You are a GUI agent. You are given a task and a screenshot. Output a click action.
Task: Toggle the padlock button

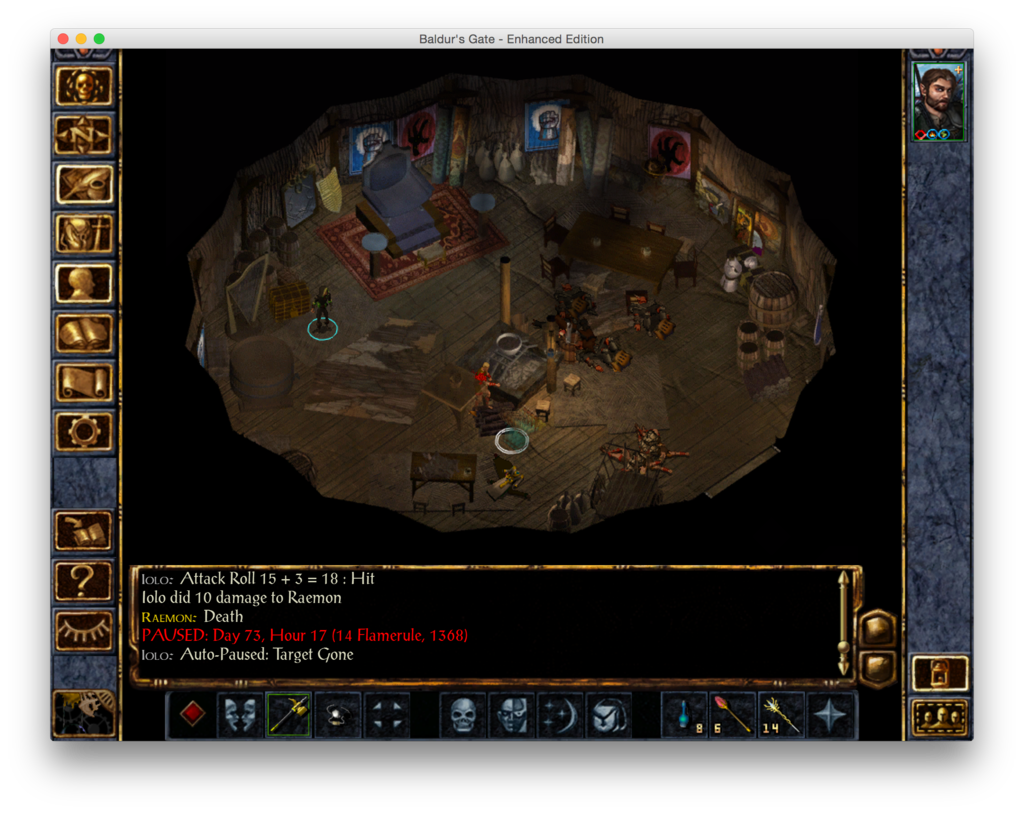click(x=940, y=672)
